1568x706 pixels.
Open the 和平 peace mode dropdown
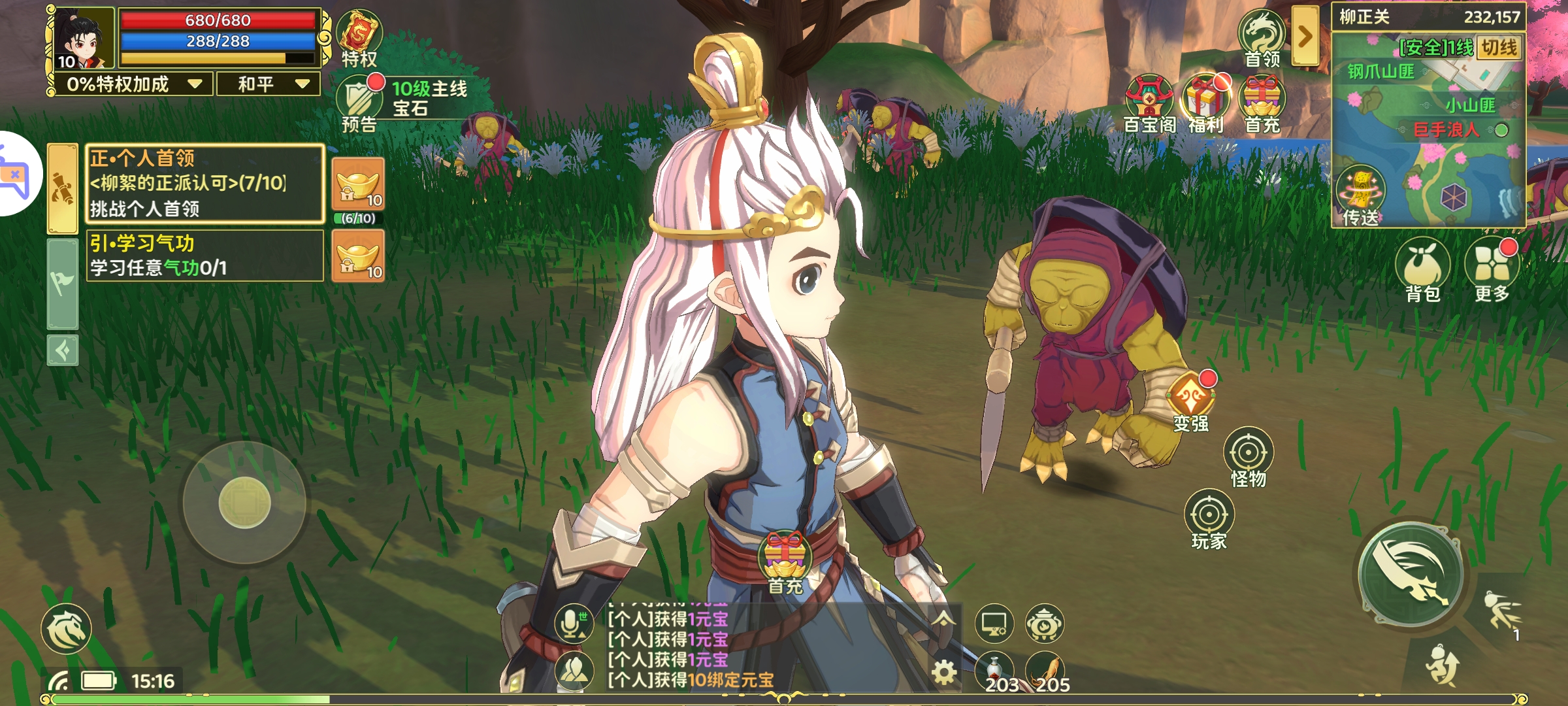(268, 83)
